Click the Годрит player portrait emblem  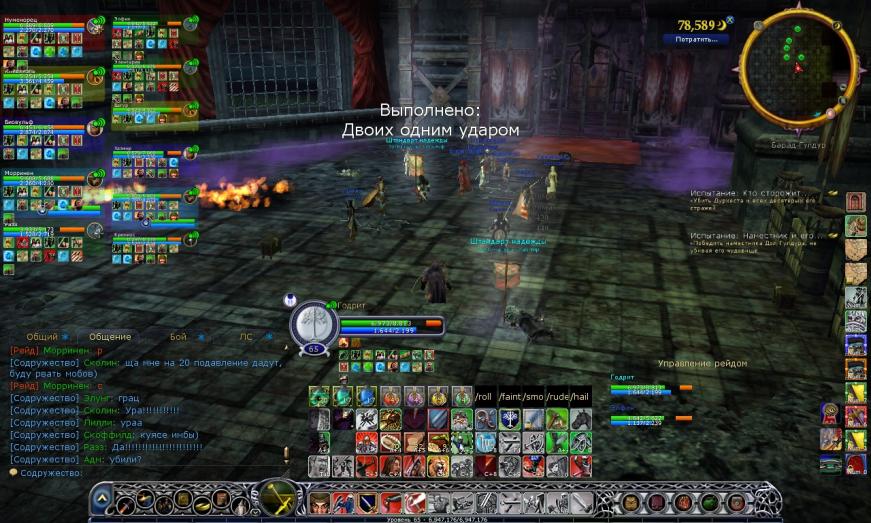coord(313,324)
